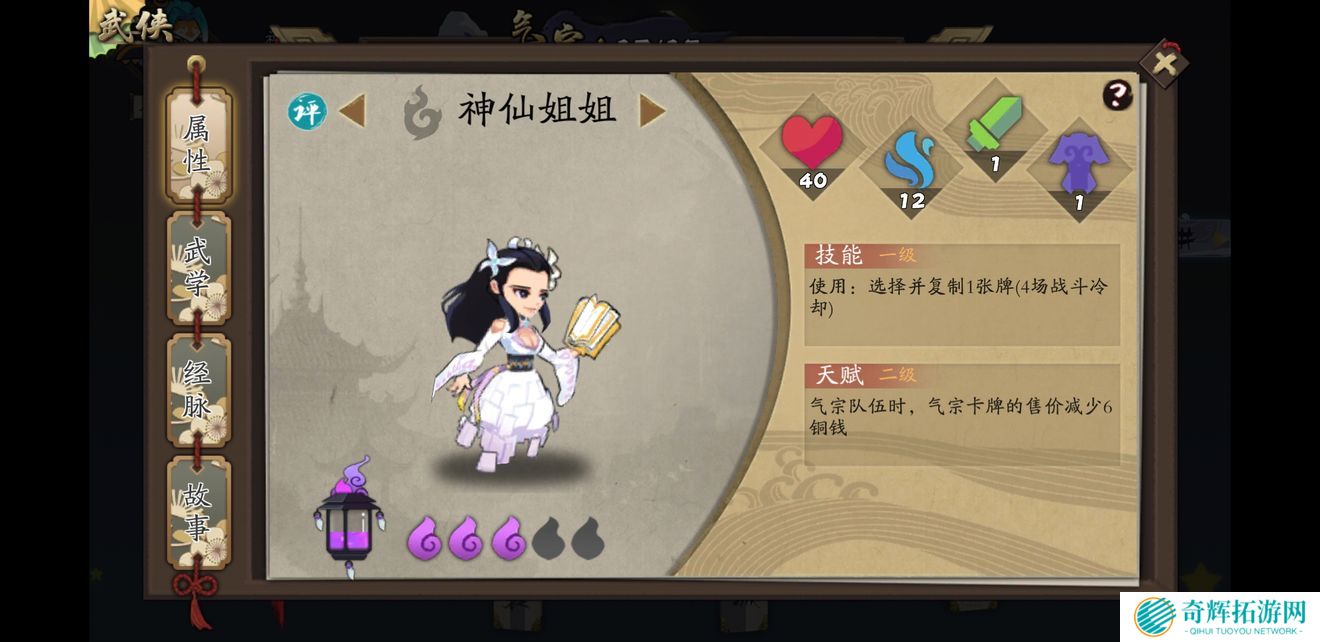Show the 故事 story tab

[197, 511]
